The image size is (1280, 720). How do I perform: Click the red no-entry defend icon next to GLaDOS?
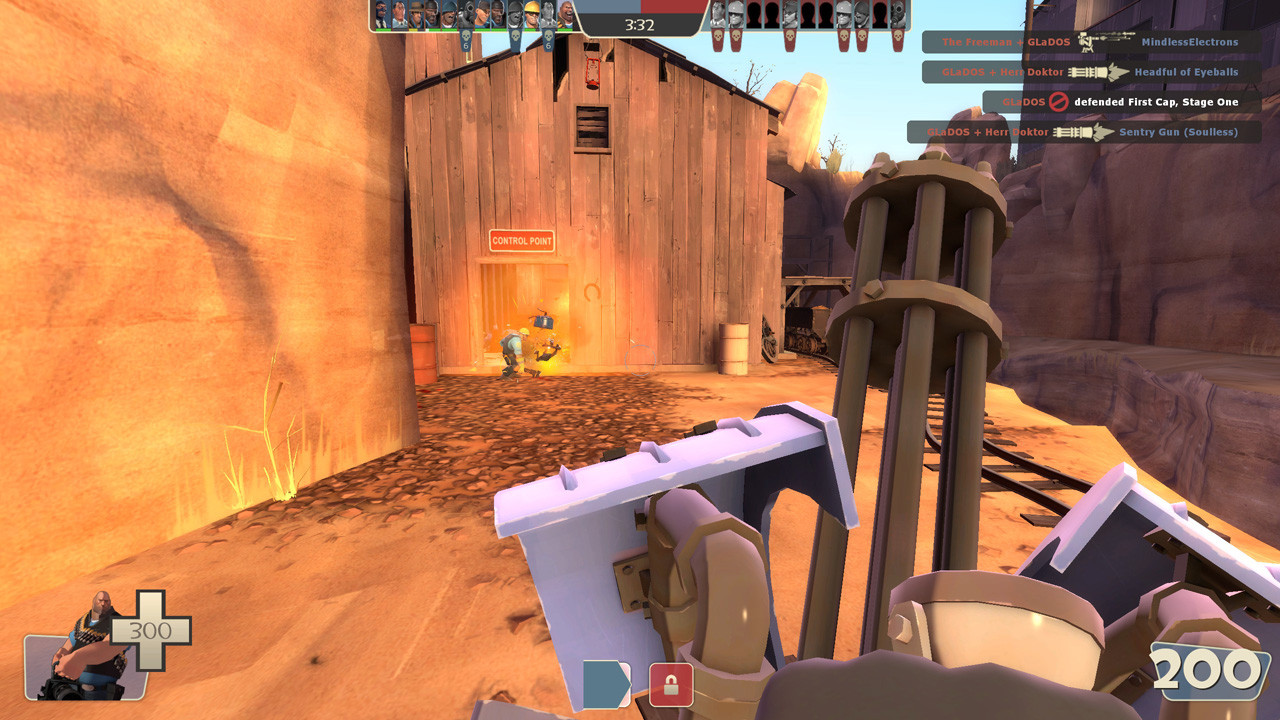point(1059,101)
